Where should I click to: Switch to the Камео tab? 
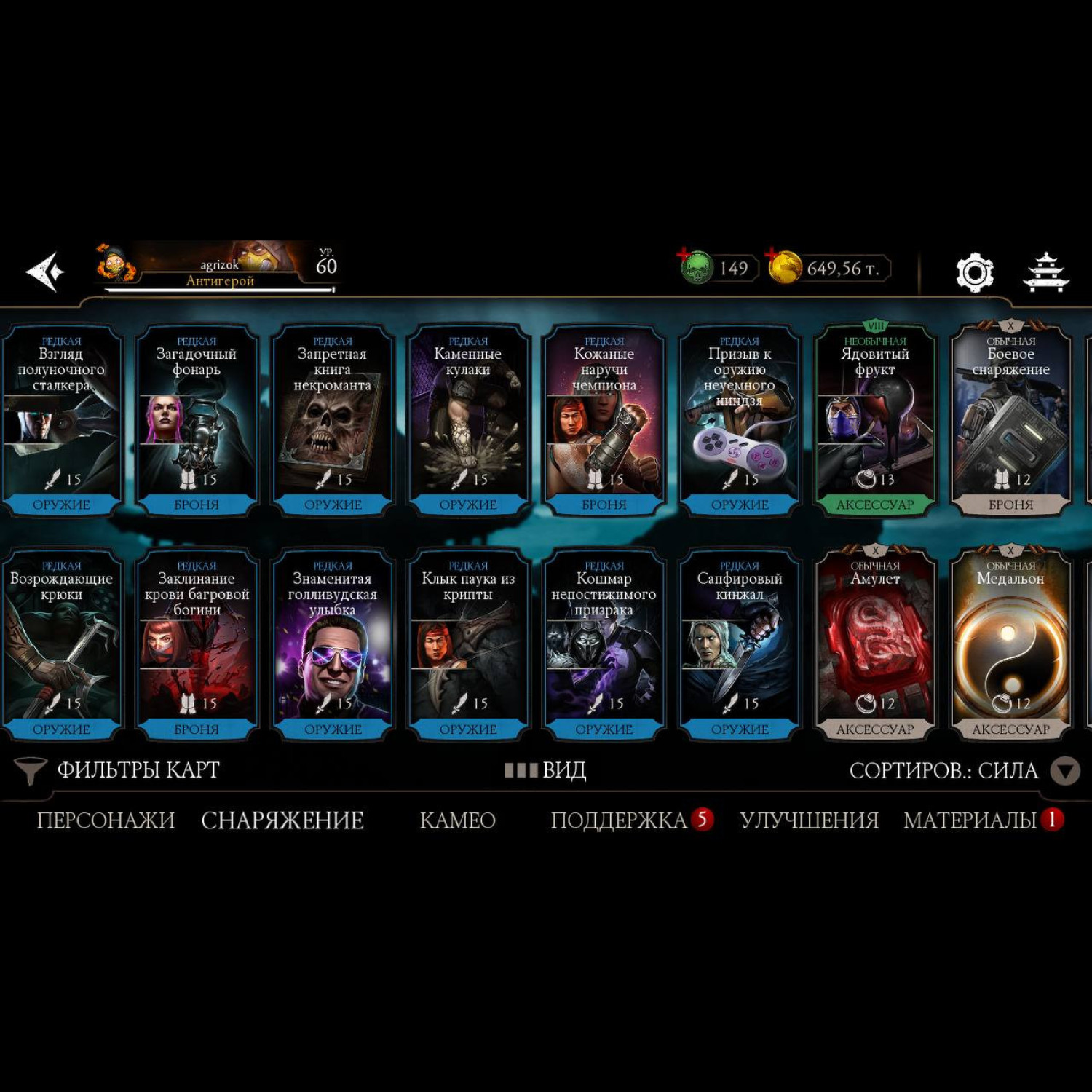coord(457,820)
